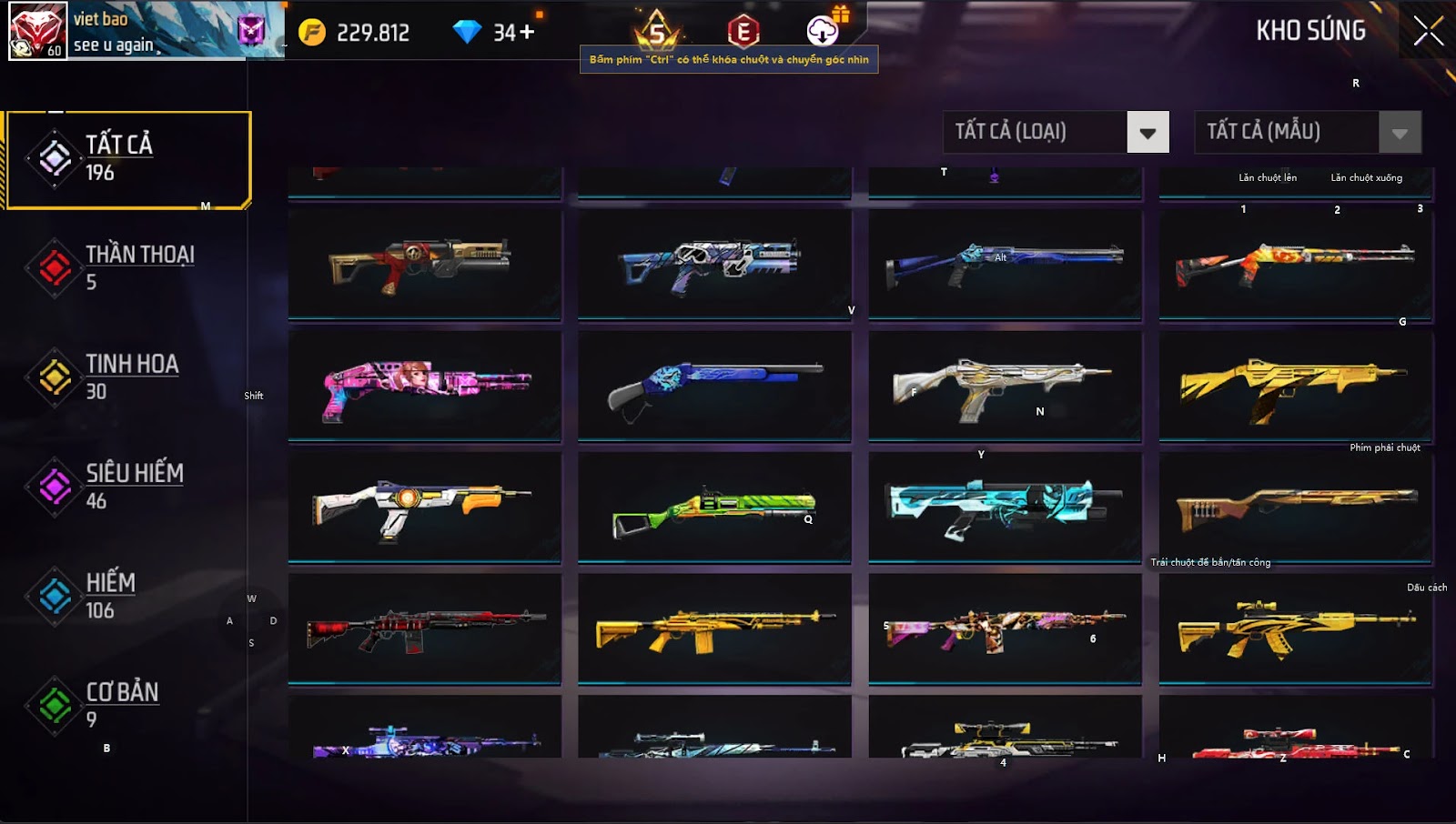Open the red E badge icon
Screen dimensions: 1456x824
point(743,33)
